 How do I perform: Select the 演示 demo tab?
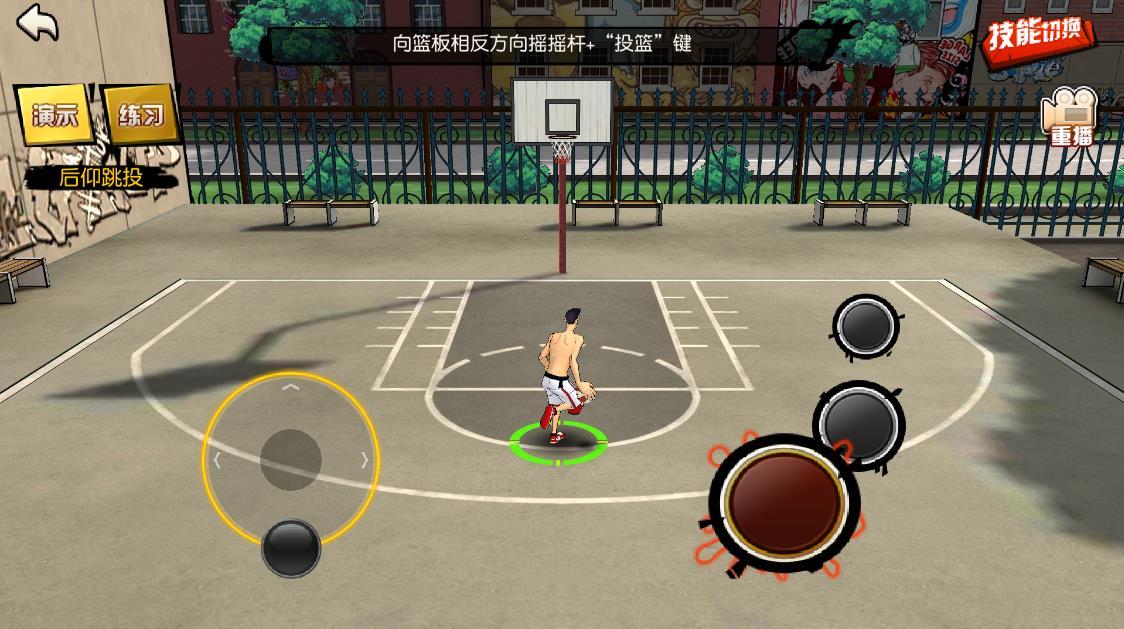55,115
